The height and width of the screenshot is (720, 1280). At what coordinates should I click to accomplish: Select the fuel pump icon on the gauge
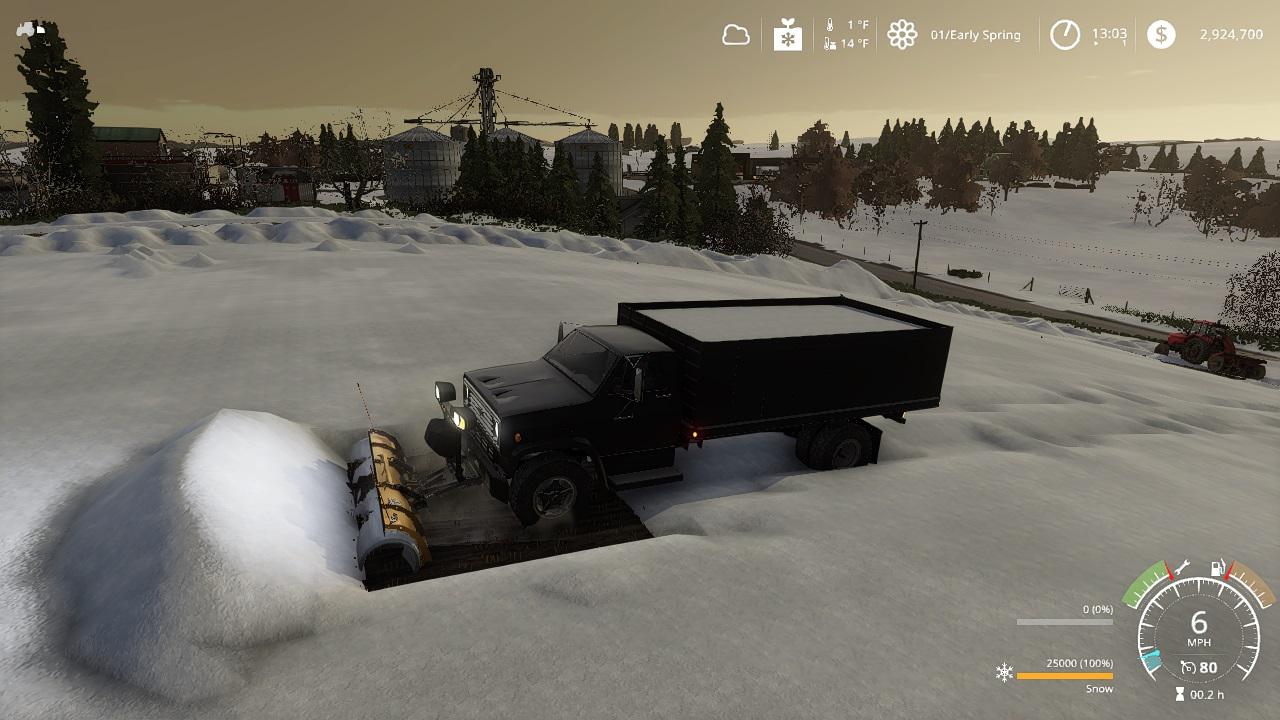pyautogui.click(x=1218, y=568)
